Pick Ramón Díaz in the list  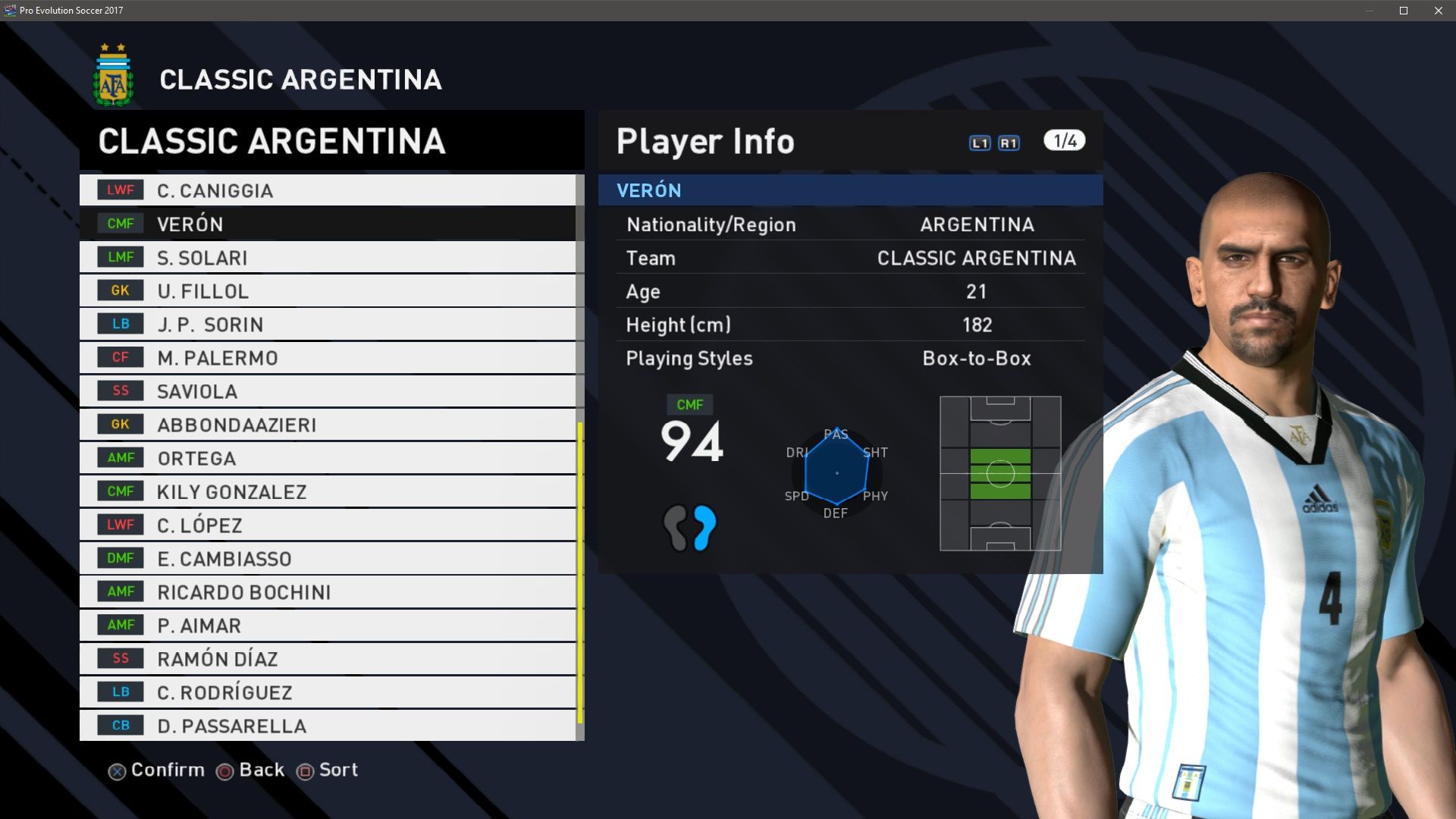click(x=328, y=659)
